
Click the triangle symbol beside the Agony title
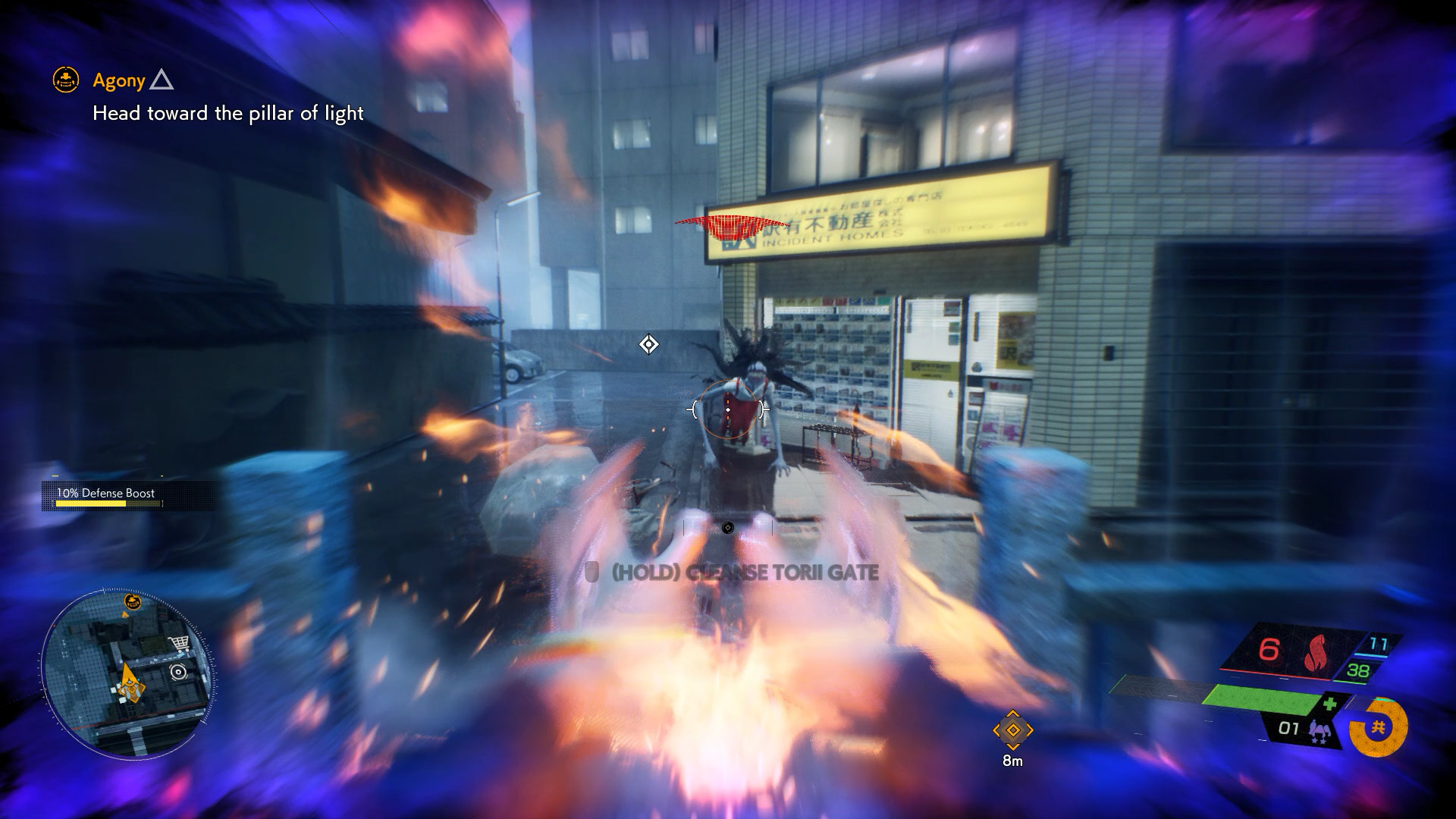point(162,79)
